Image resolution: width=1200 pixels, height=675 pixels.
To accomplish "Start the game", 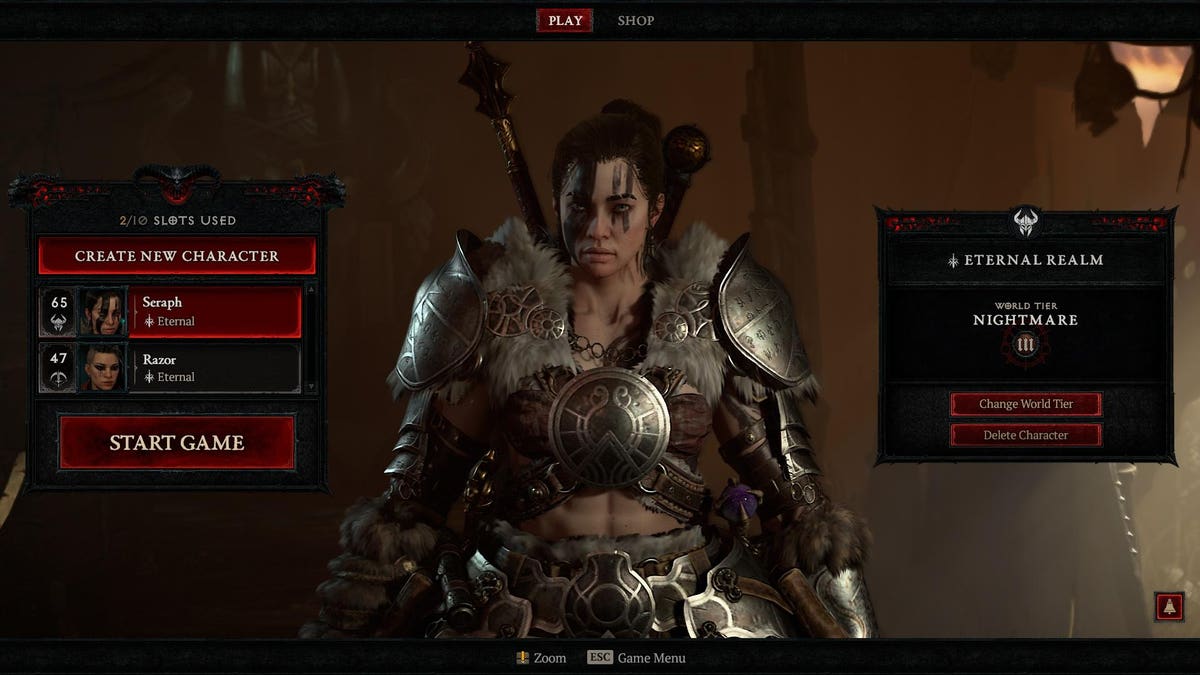I will pyautogui.click(x=177, y=442).
